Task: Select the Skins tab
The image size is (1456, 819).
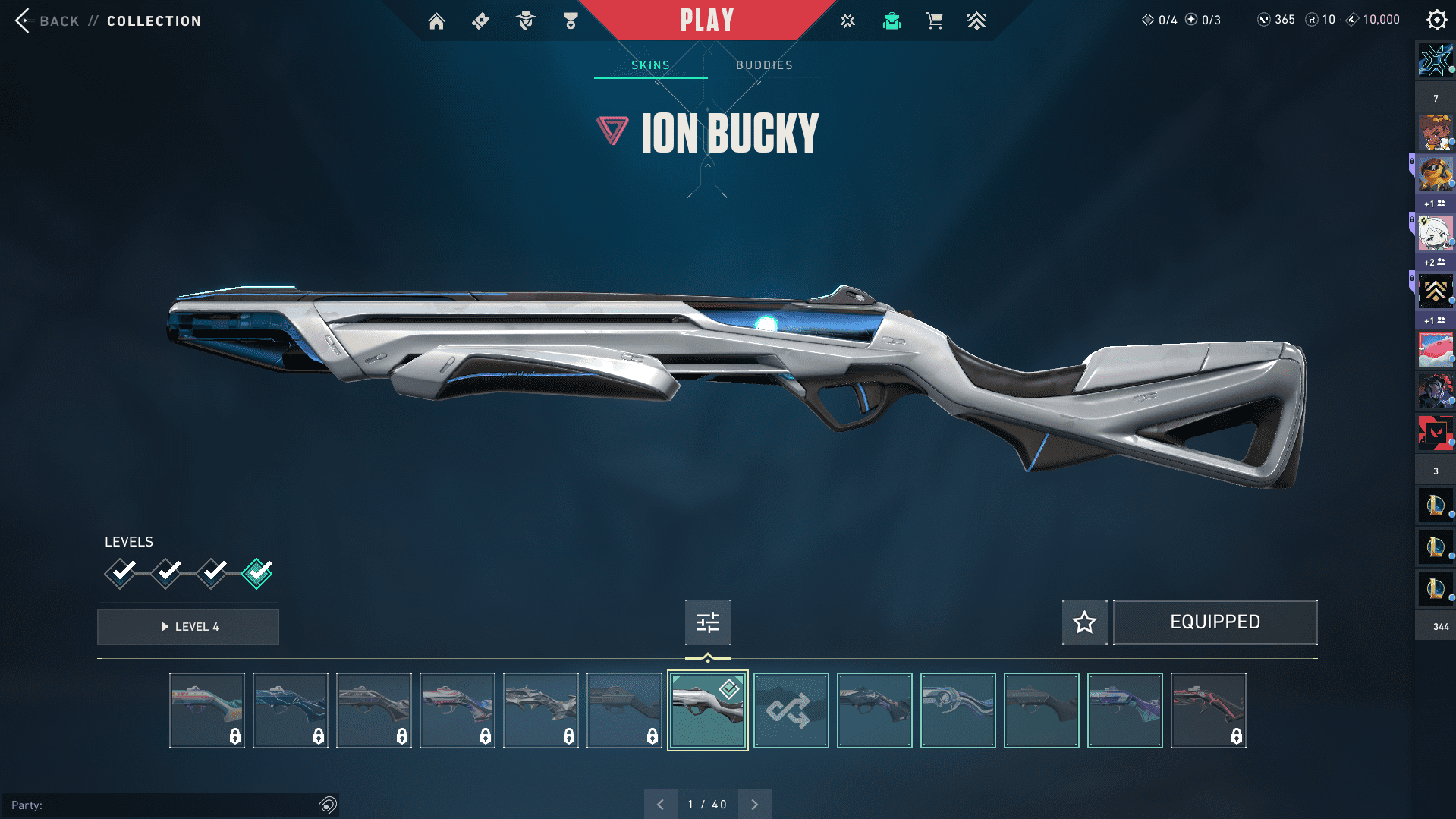Action: coord(650,65)
